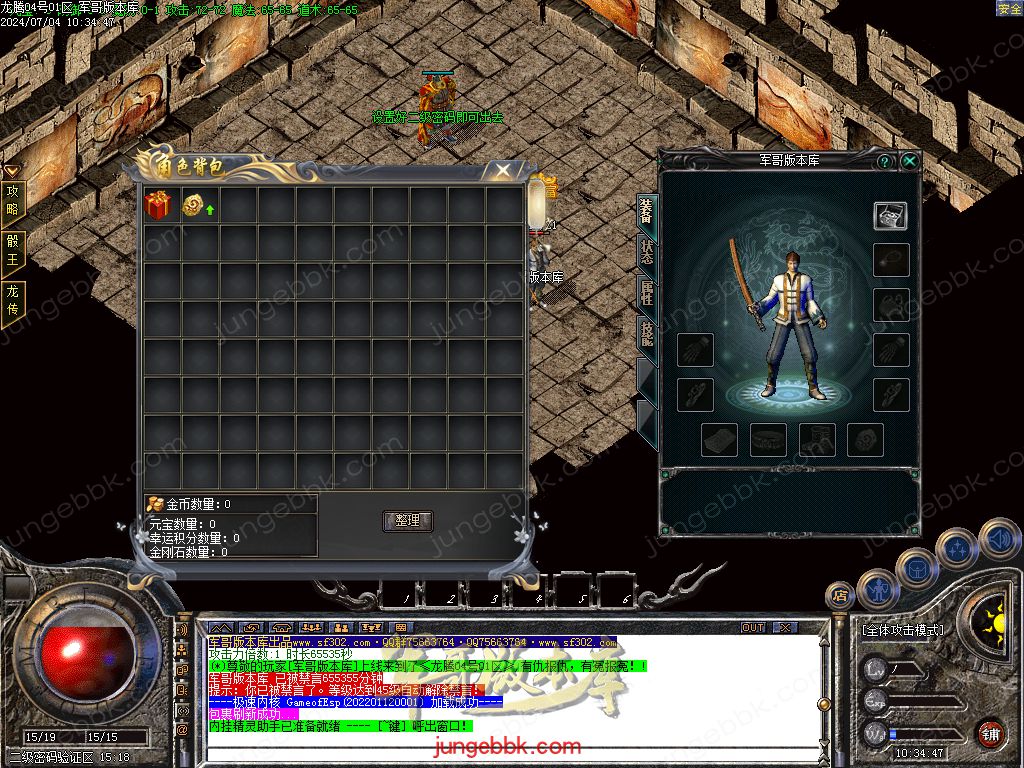Screen dimensions: 1024x768
Task: Open the 属性 attributes tab
Action: click(647, 294)
